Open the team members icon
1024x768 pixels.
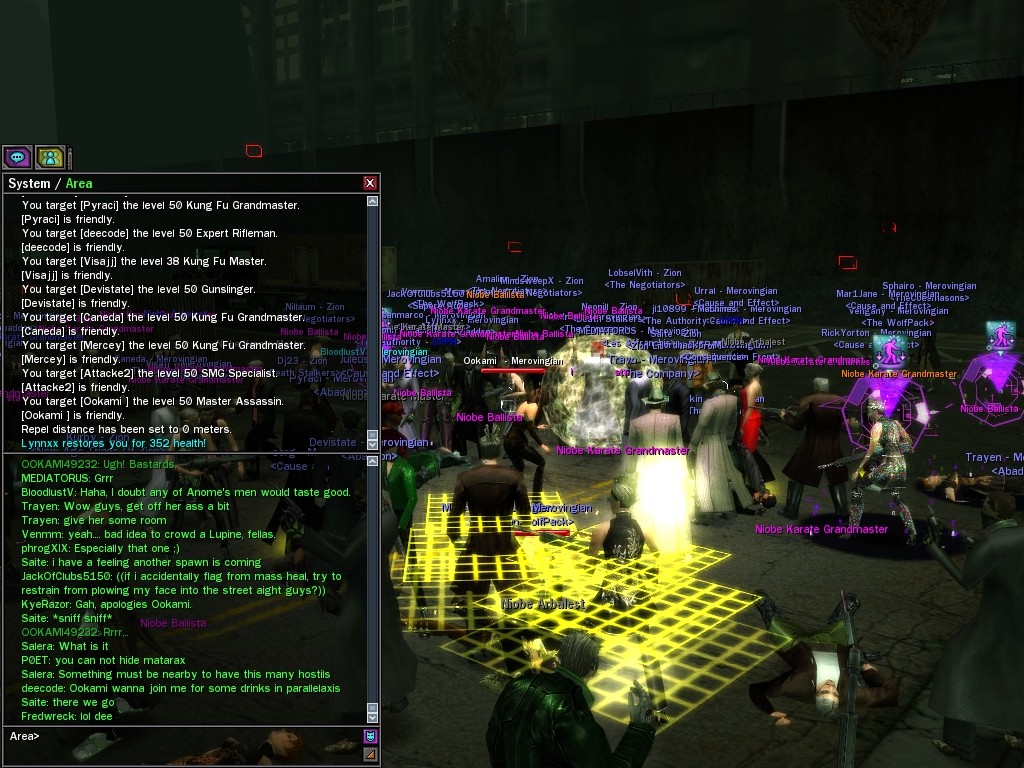click(x=50, y=157)
